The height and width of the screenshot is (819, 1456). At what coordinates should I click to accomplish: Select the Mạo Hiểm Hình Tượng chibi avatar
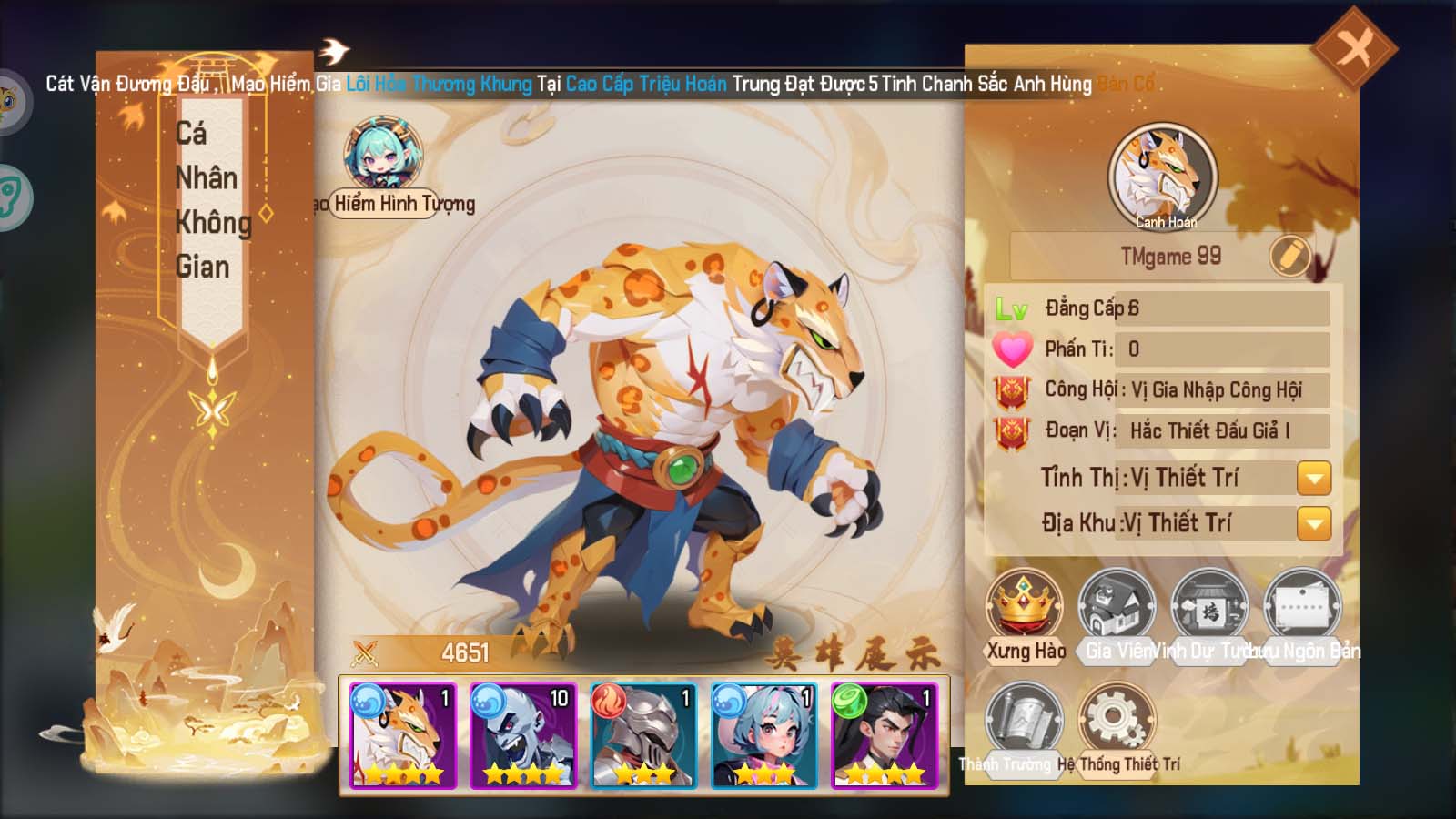[x=383, y=155]
